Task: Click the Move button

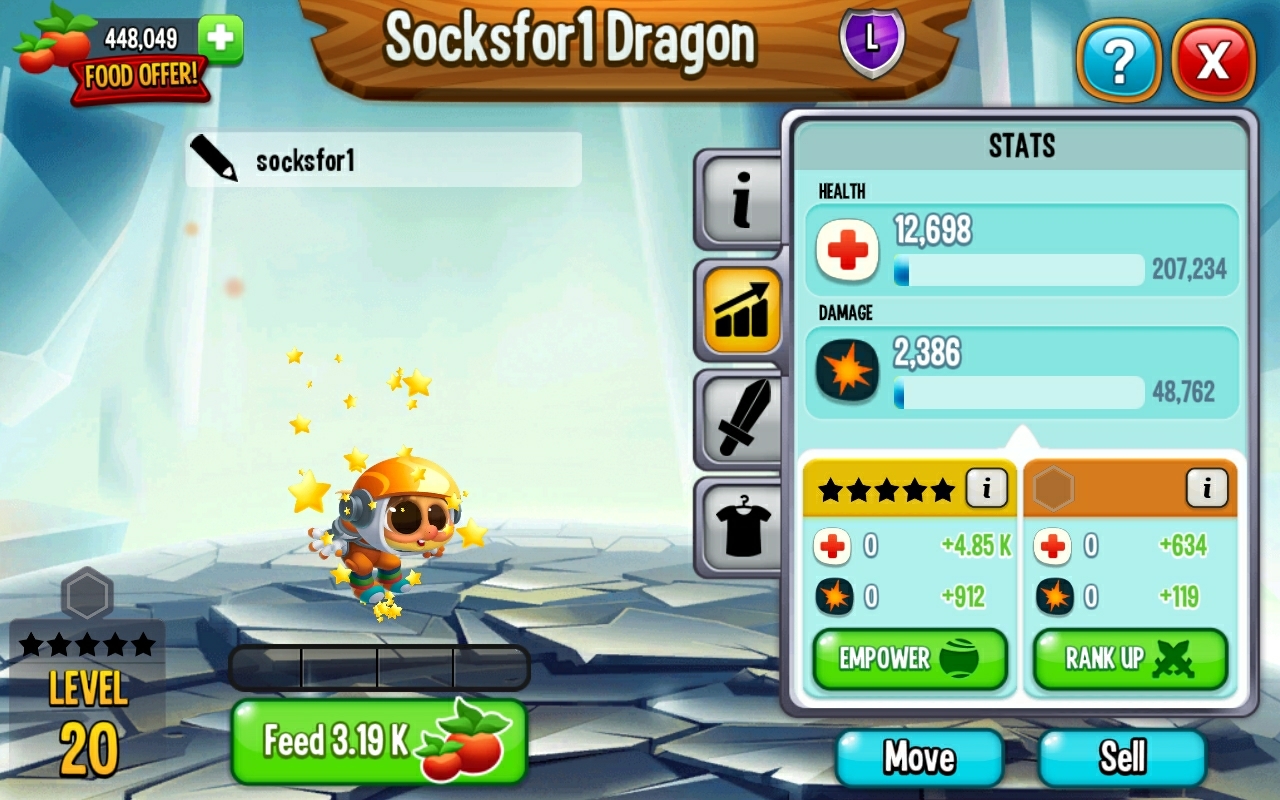Action: point(917,757)
